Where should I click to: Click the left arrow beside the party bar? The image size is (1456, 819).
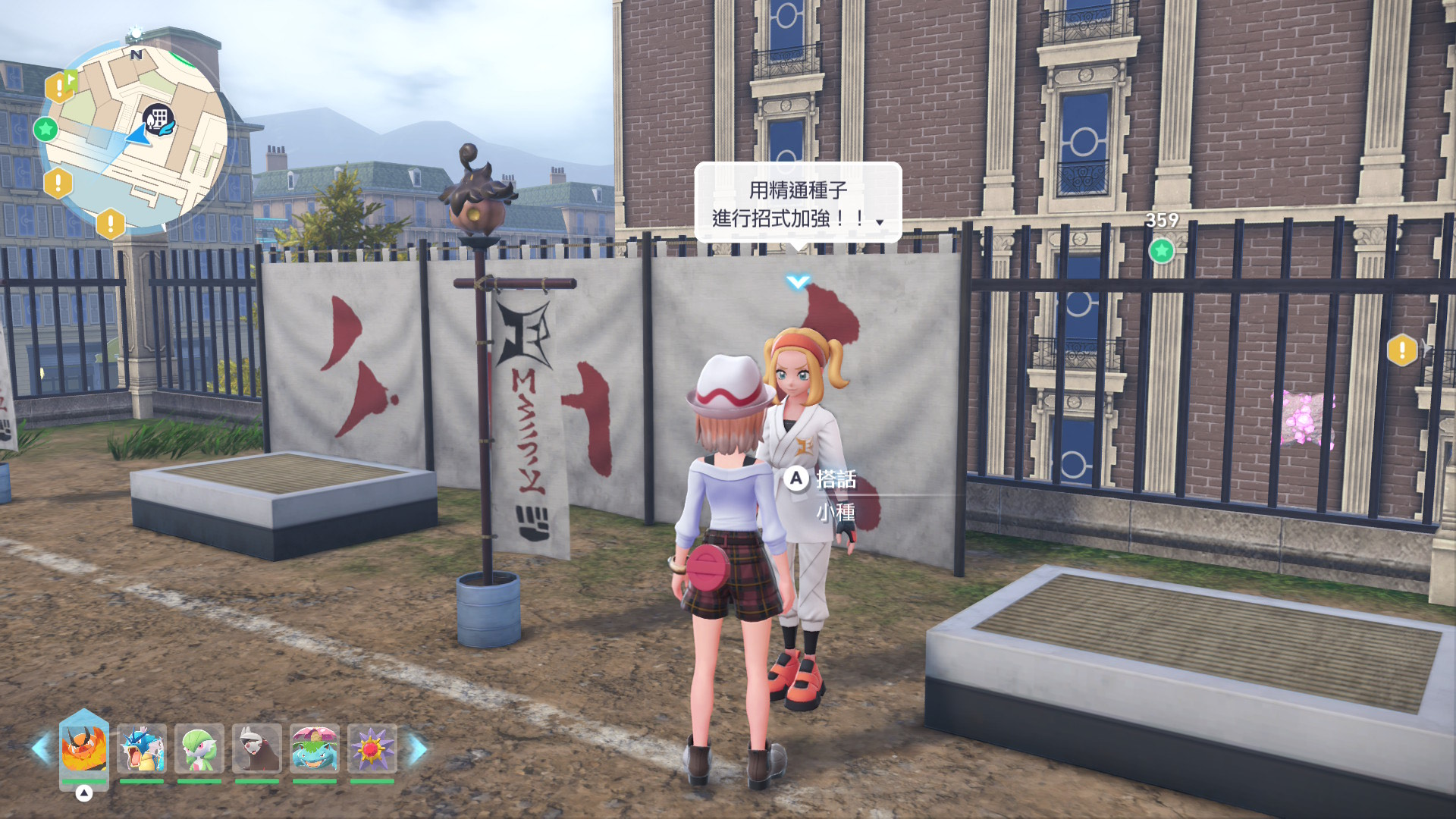click(40, 748)
